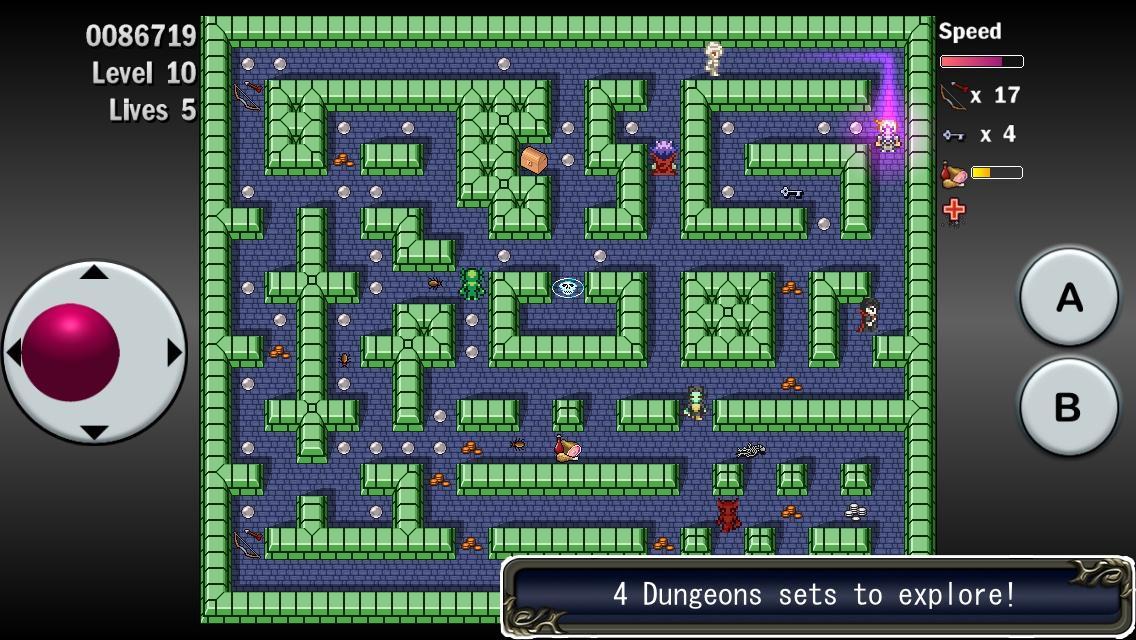Image resolution: width=1136 pixels, height=640 pixels.
Task: Tap the joystick's right arrow
Action: coord(174,352)
